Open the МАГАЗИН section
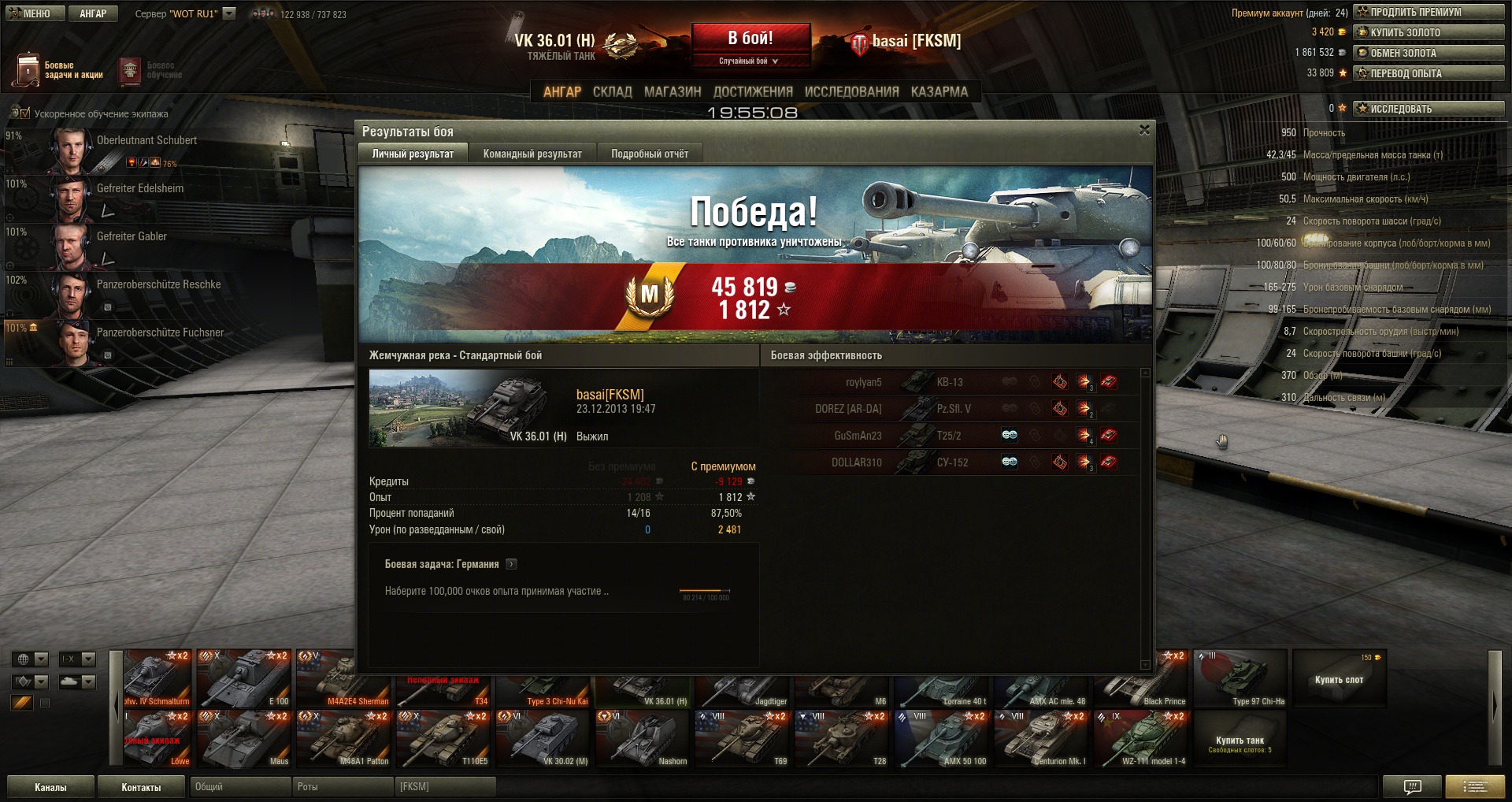The width and height of the screenshot is (1512, 802). [673, 91]
